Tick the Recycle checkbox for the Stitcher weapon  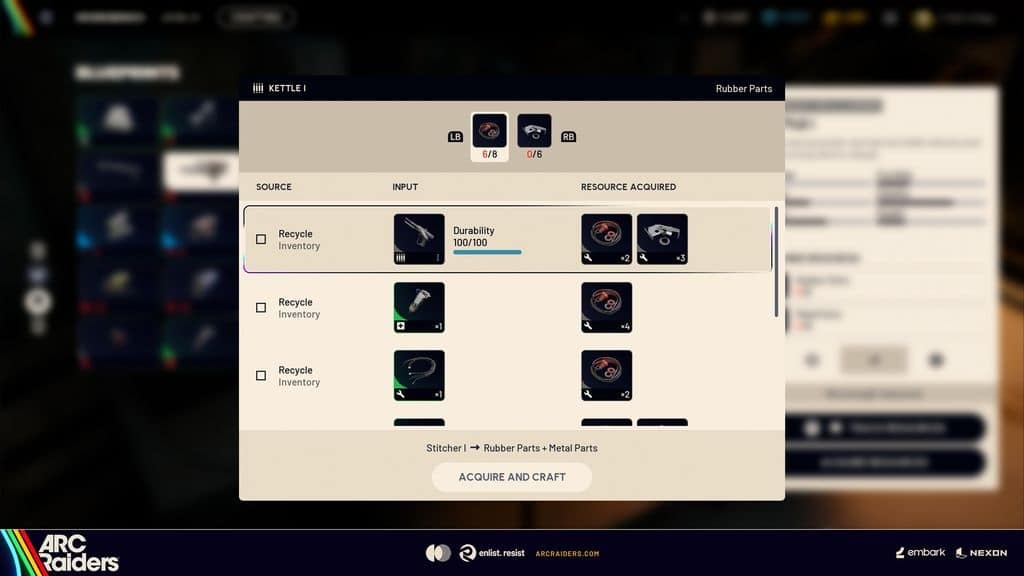[261, 240]
